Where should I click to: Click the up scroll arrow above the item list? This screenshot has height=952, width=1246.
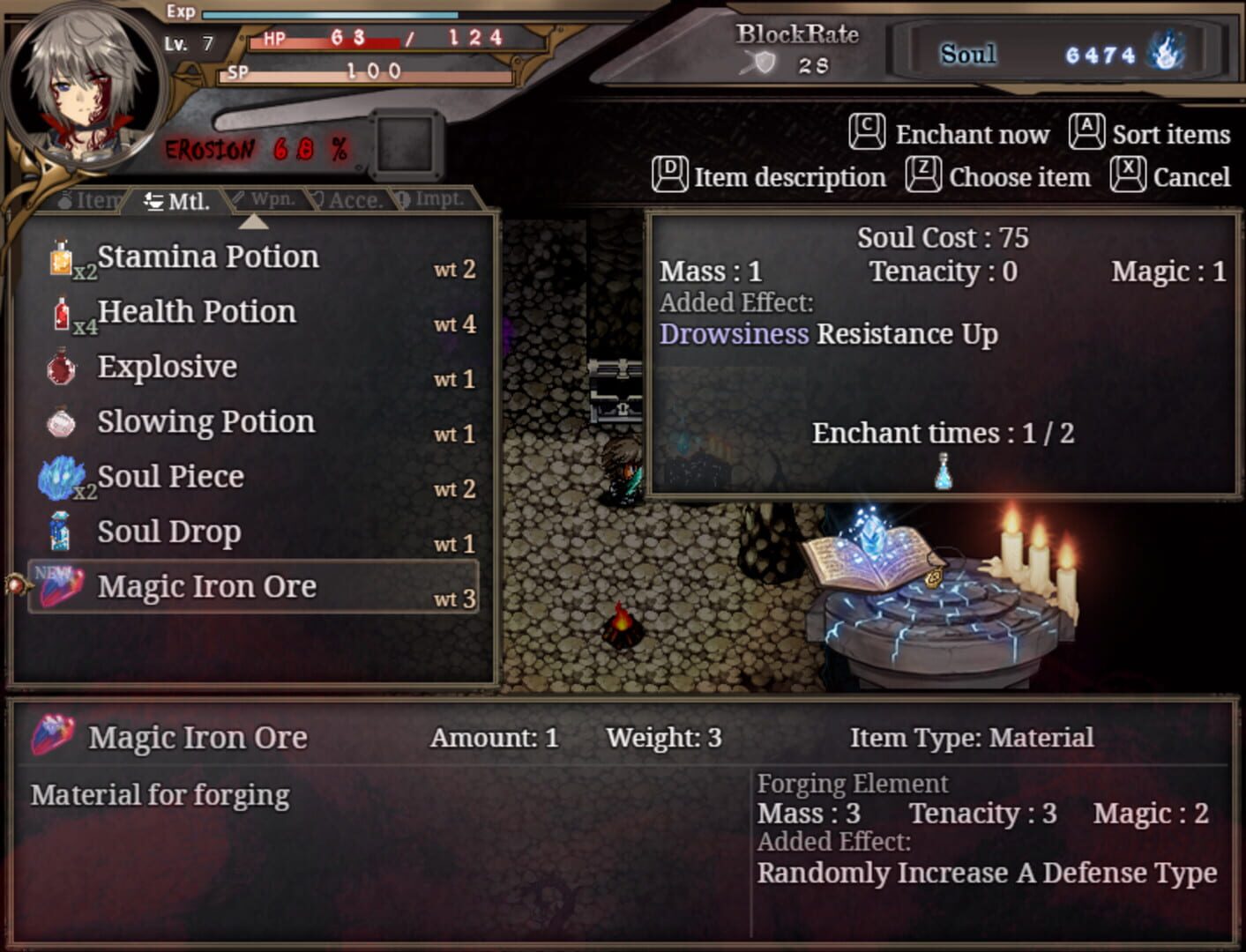[x=255, y=223]
